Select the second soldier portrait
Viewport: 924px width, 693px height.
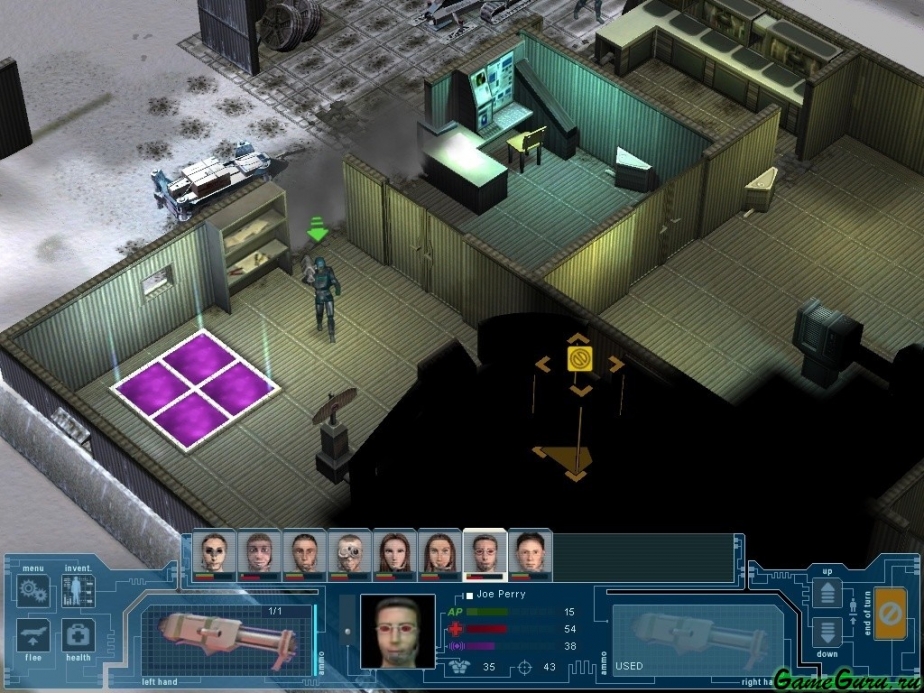260,552
